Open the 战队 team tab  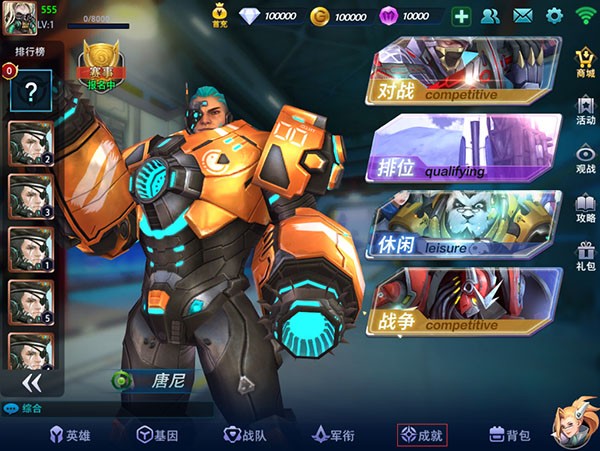pyautogui.click(x=245, y=435)
